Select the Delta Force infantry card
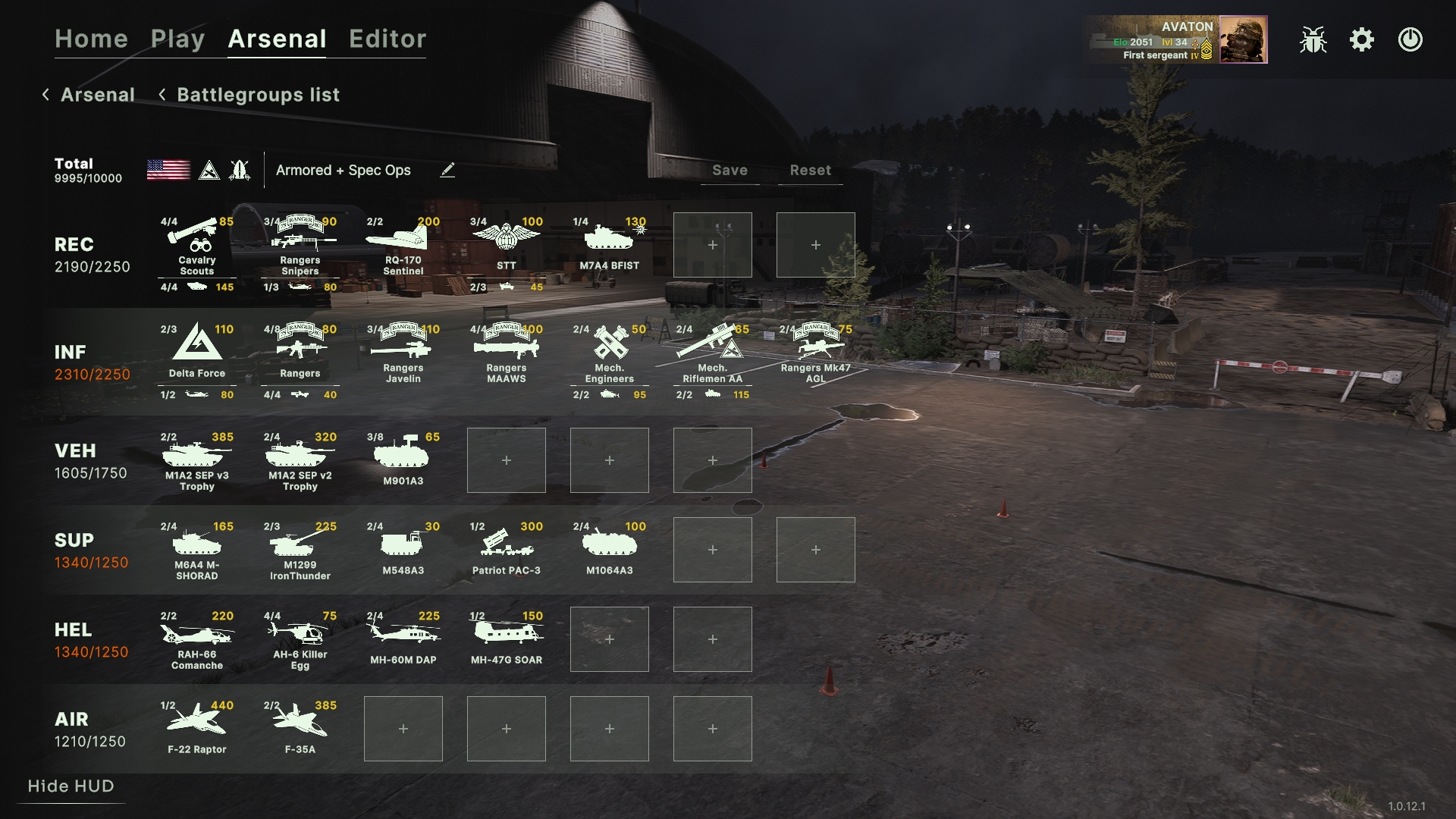The width and height of the screenshot is (1456, 819). pos(197,351)
